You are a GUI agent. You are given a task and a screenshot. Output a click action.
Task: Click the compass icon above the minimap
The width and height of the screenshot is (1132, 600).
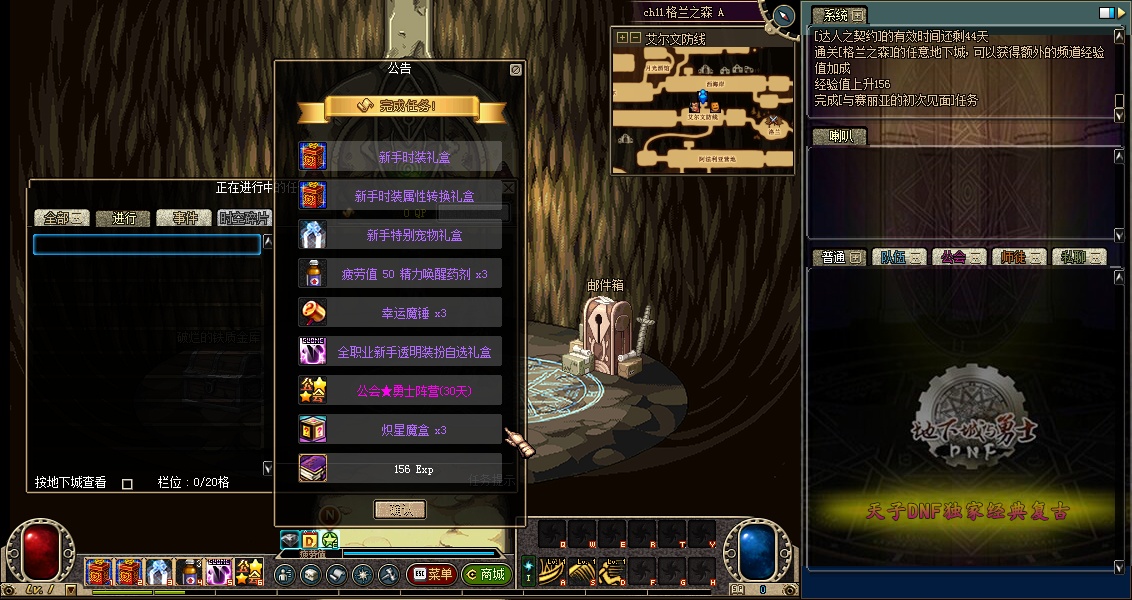tap(783, 16)
